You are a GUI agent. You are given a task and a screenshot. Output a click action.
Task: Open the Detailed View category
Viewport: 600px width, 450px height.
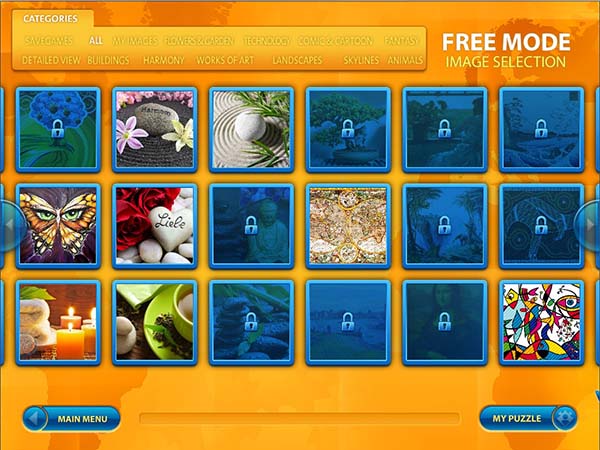pyautogui.click(x=52, y=60)
